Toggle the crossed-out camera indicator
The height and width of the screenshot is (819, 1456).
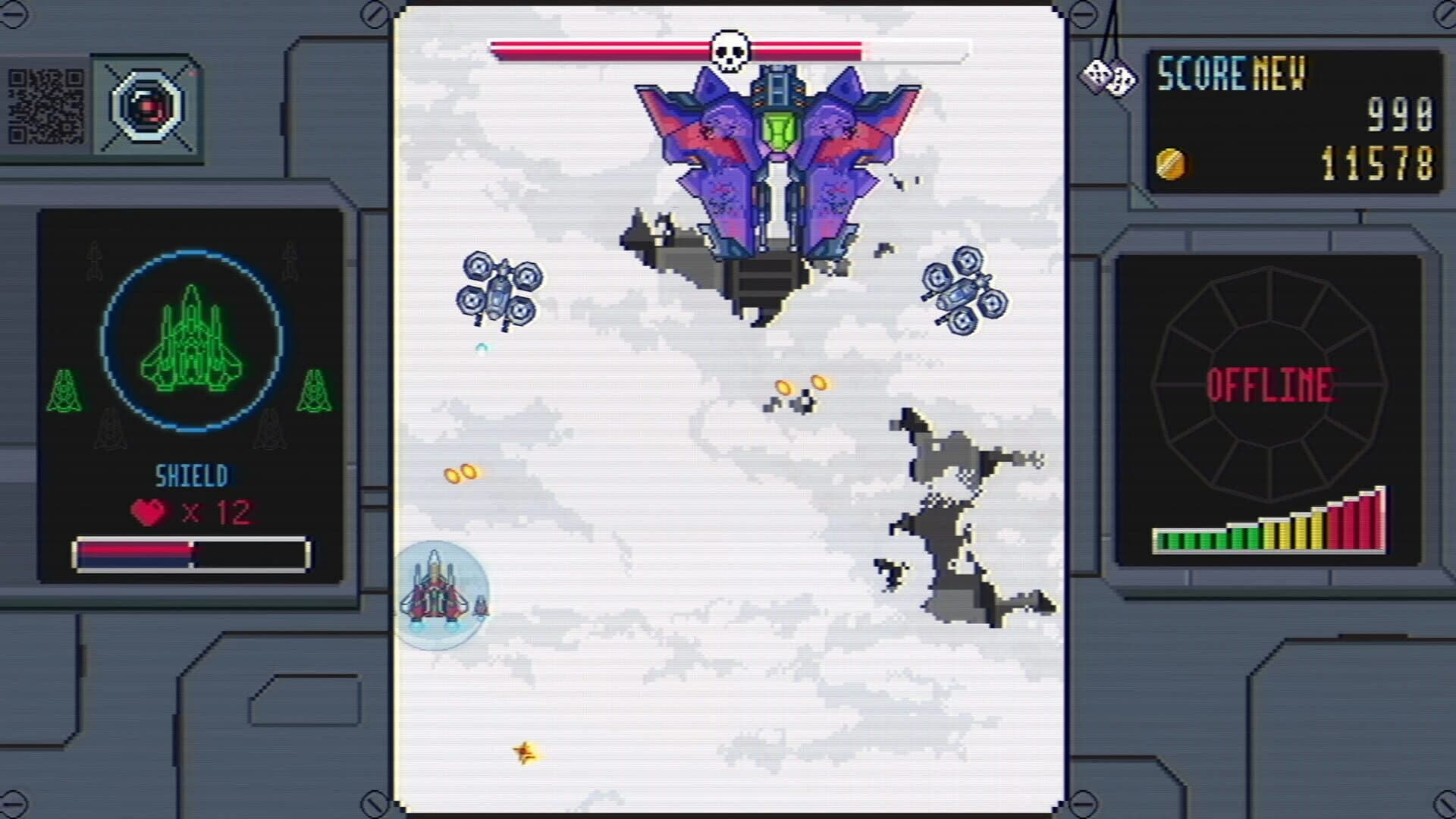[x=149, y=106]
